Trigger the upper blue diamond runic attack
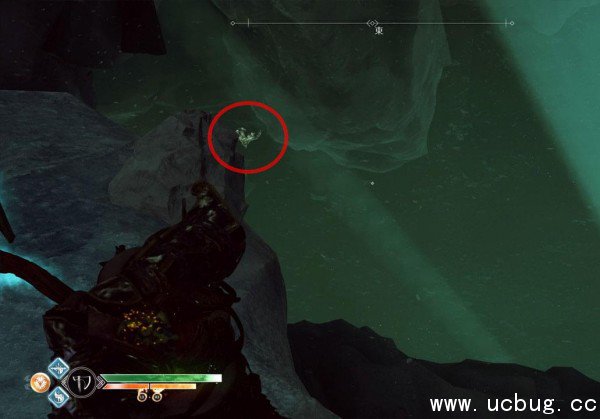 pos(58,367)
